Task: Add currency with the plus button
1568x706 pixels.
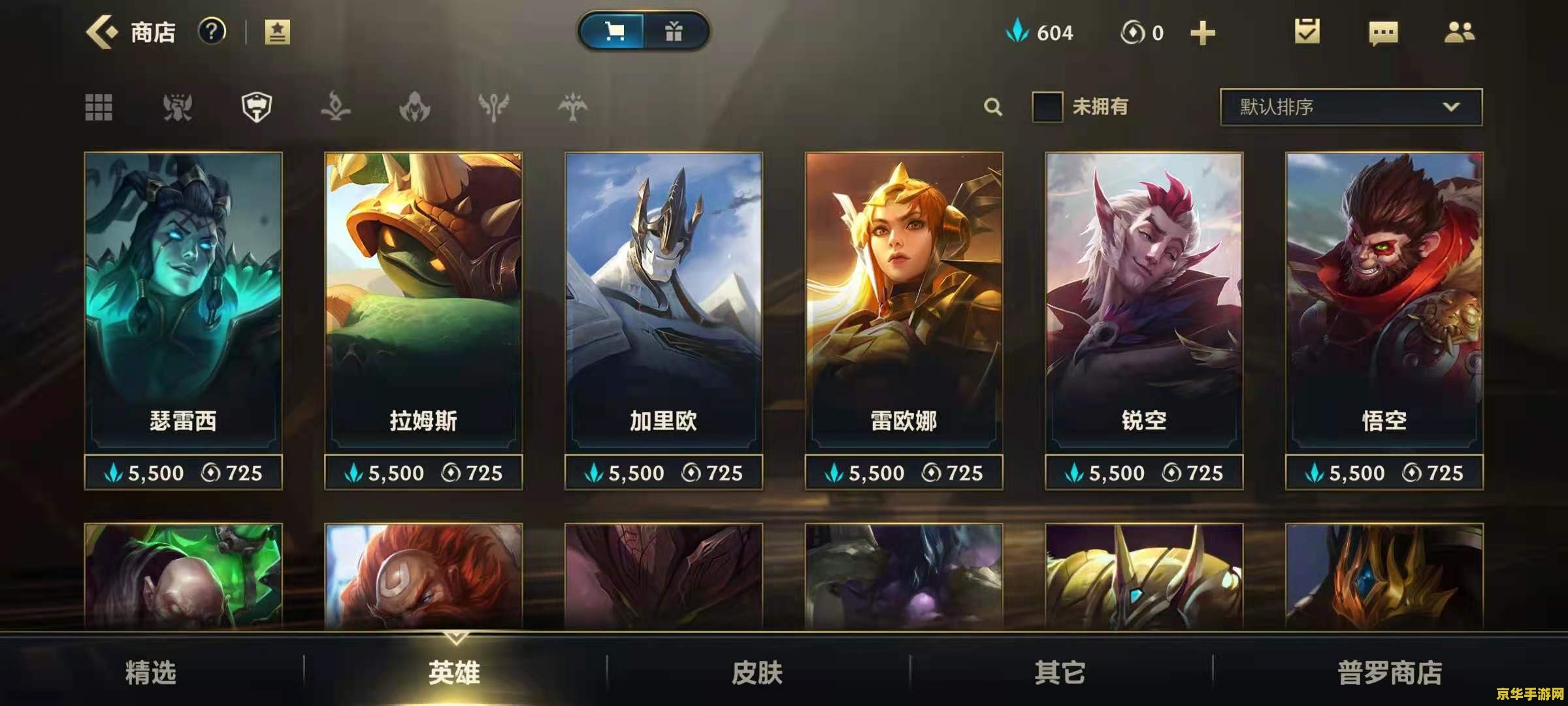Action: coord(1202,33)
